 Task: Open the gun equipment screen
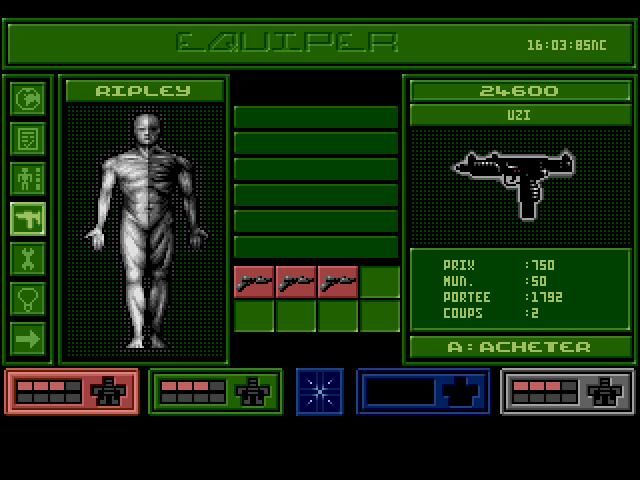click(28, 218)
